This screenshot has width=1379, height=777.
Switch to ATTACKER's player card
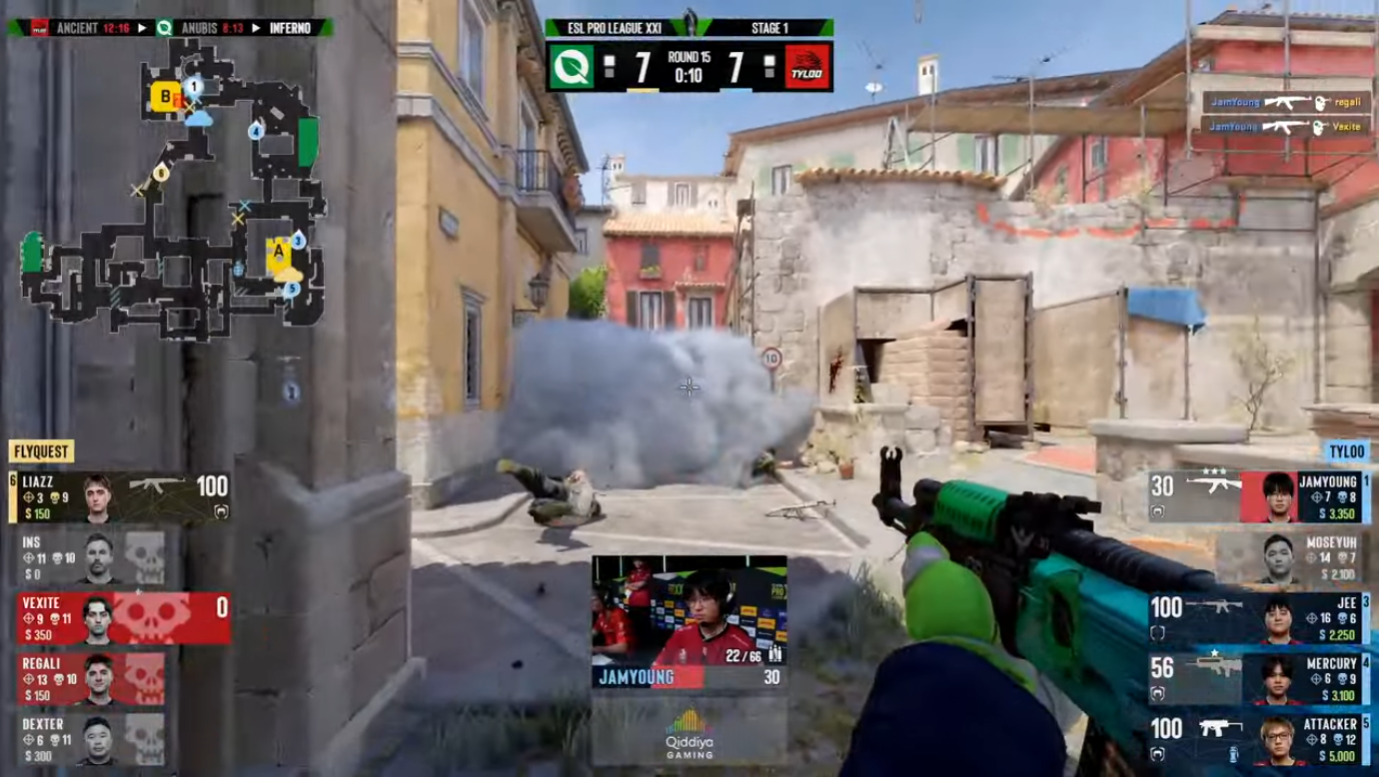coord(1260,739)
